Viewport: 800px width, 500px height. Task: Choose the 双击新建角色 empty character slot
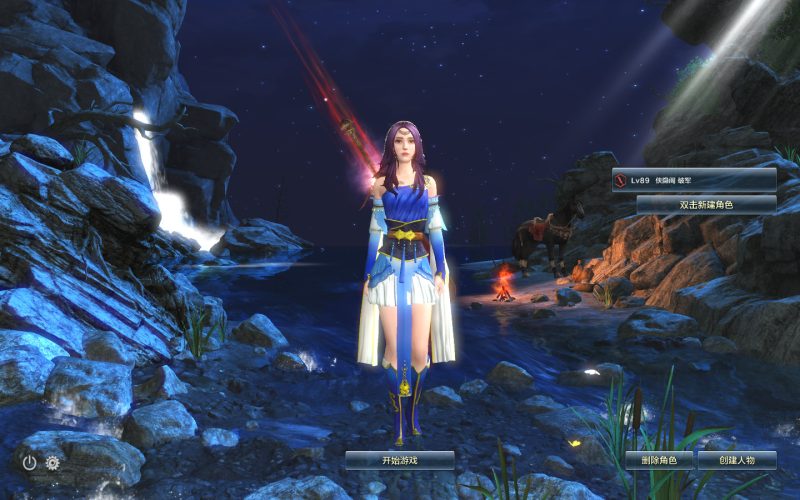706,204
